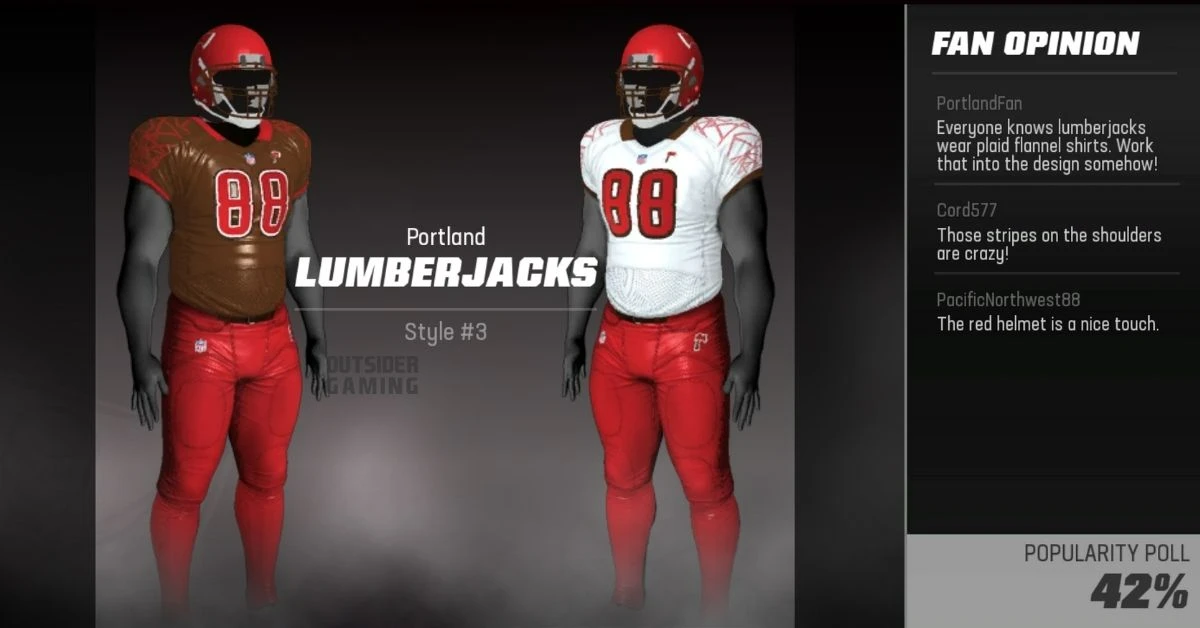Click the Fan Opinion panel header

[1035, 44]
